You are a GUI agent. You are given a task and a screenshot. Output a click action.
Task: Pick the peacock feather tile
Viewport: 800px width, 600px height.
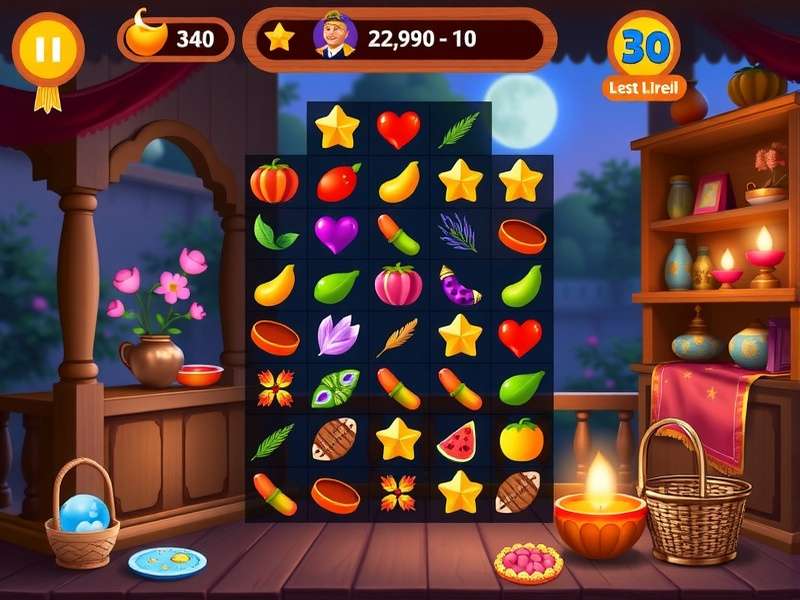336,387
